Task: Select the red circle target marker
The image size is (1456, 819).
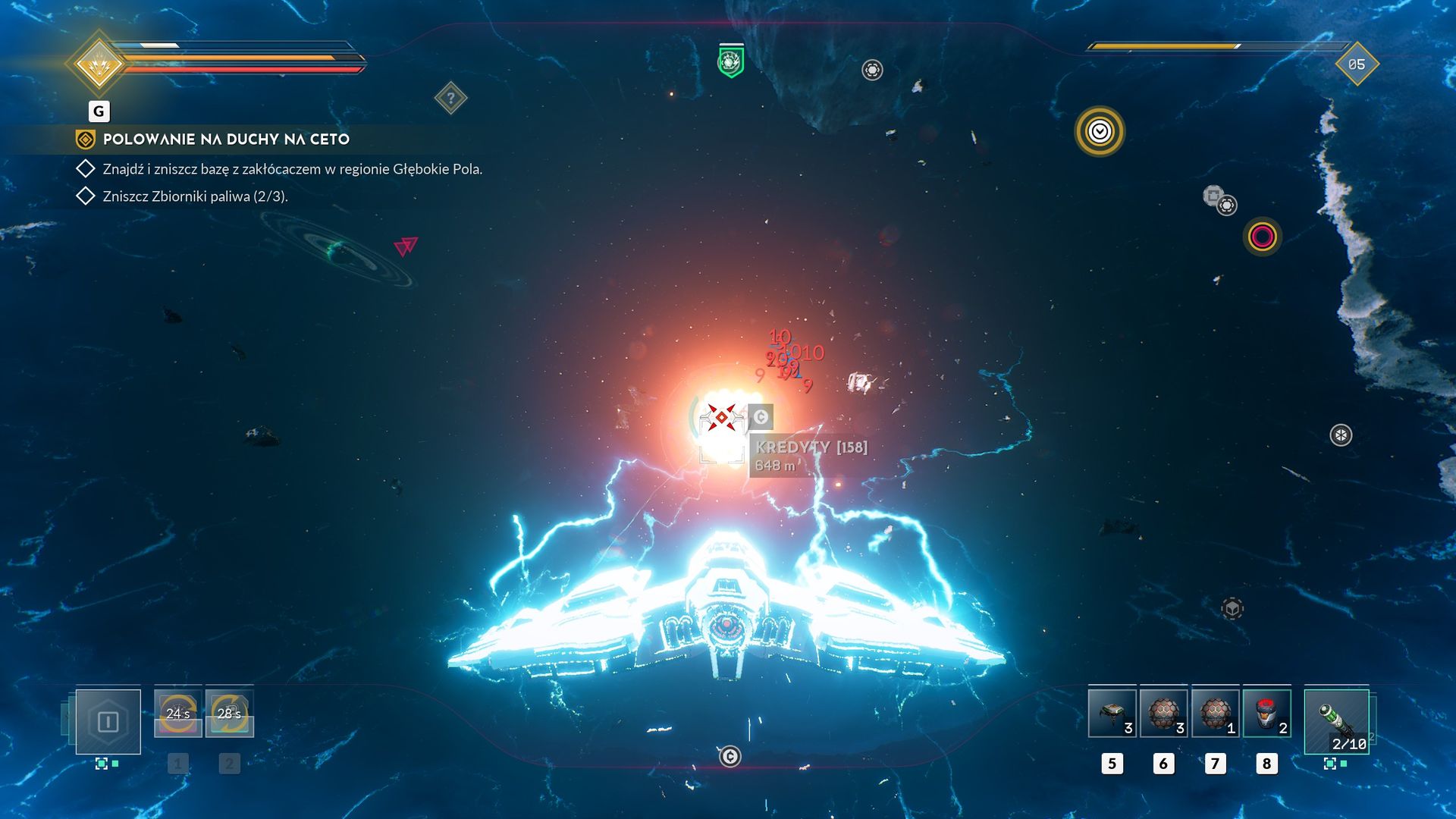Action: pos(1262,237)
